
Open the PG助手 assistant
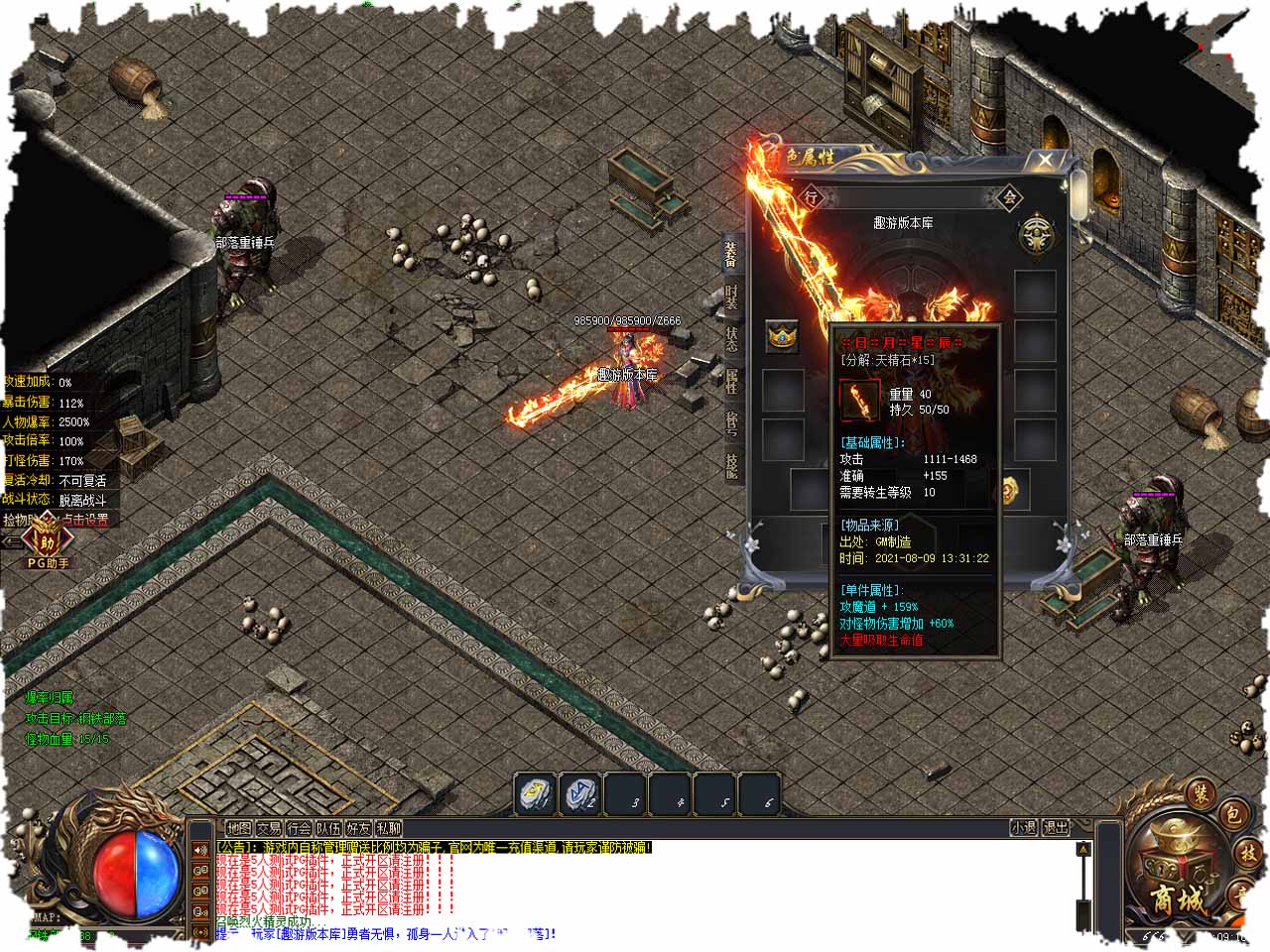[x=46, y=544]
